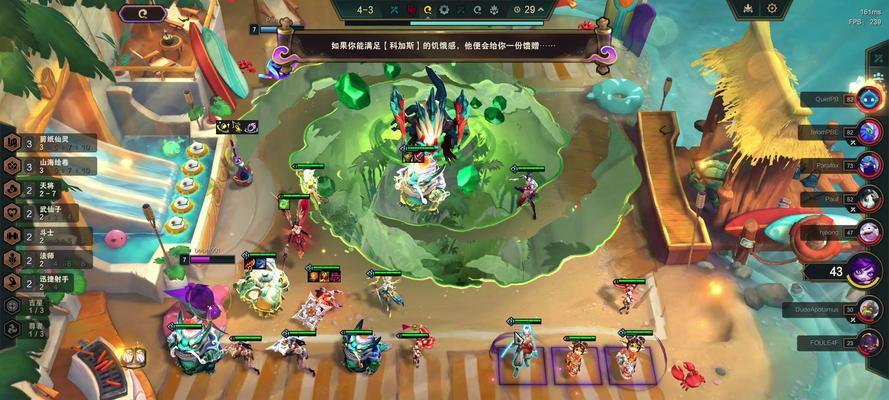Choose the 迅捷射手 trait entry
889x400 pixels.
pos(50,283)
